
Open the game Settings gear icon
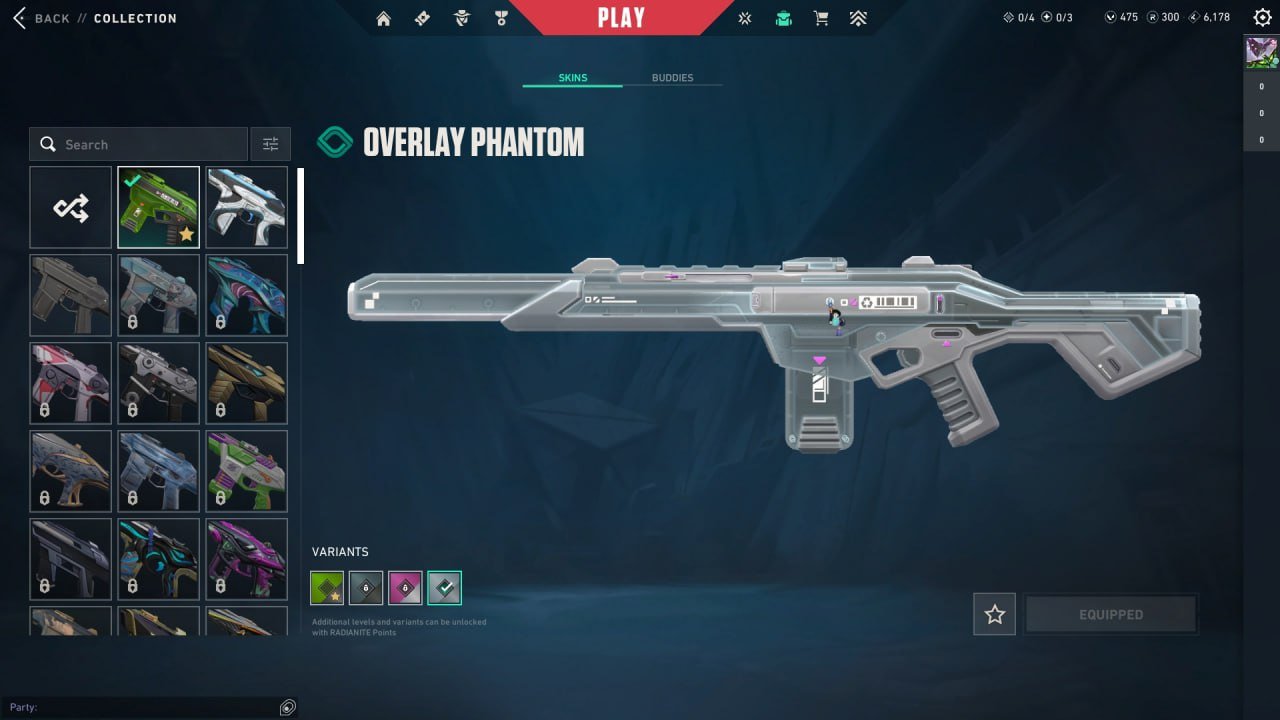[1261, 17]
